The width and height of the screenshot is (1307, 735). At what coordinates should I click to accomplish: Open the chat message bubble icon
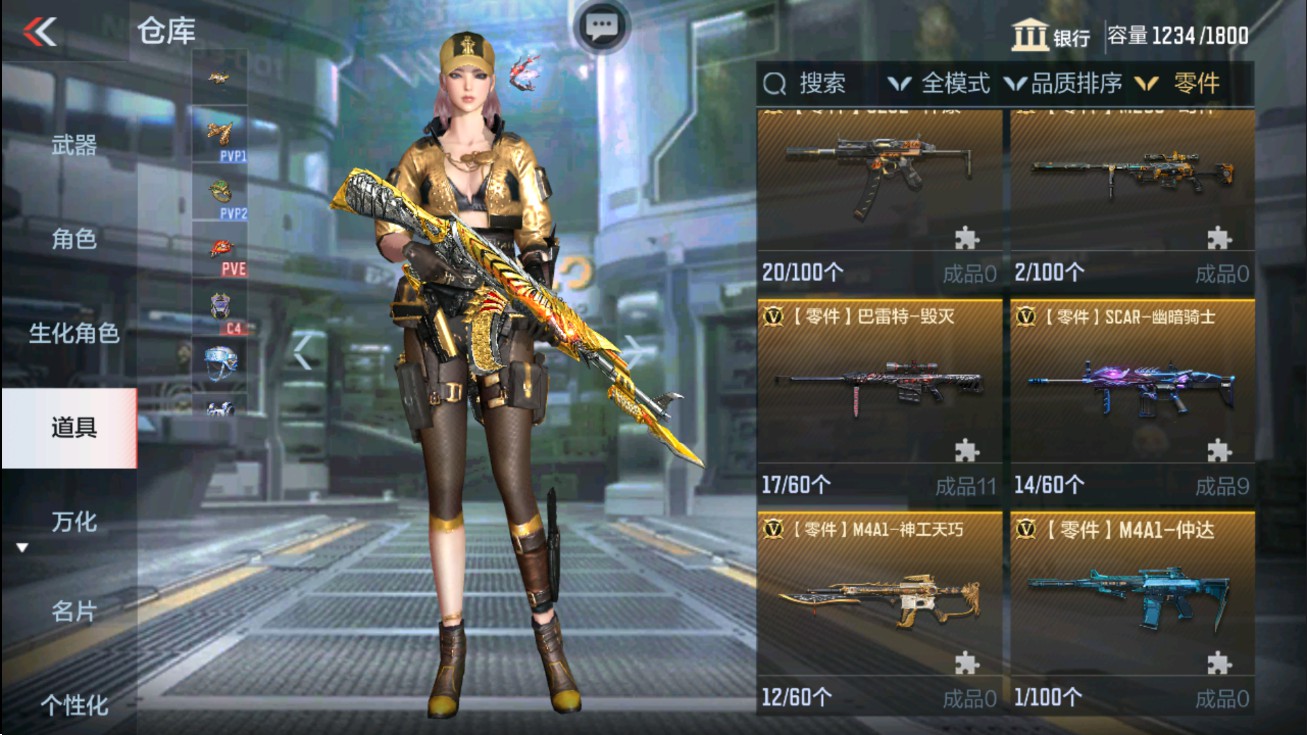[x=600, y=27]
